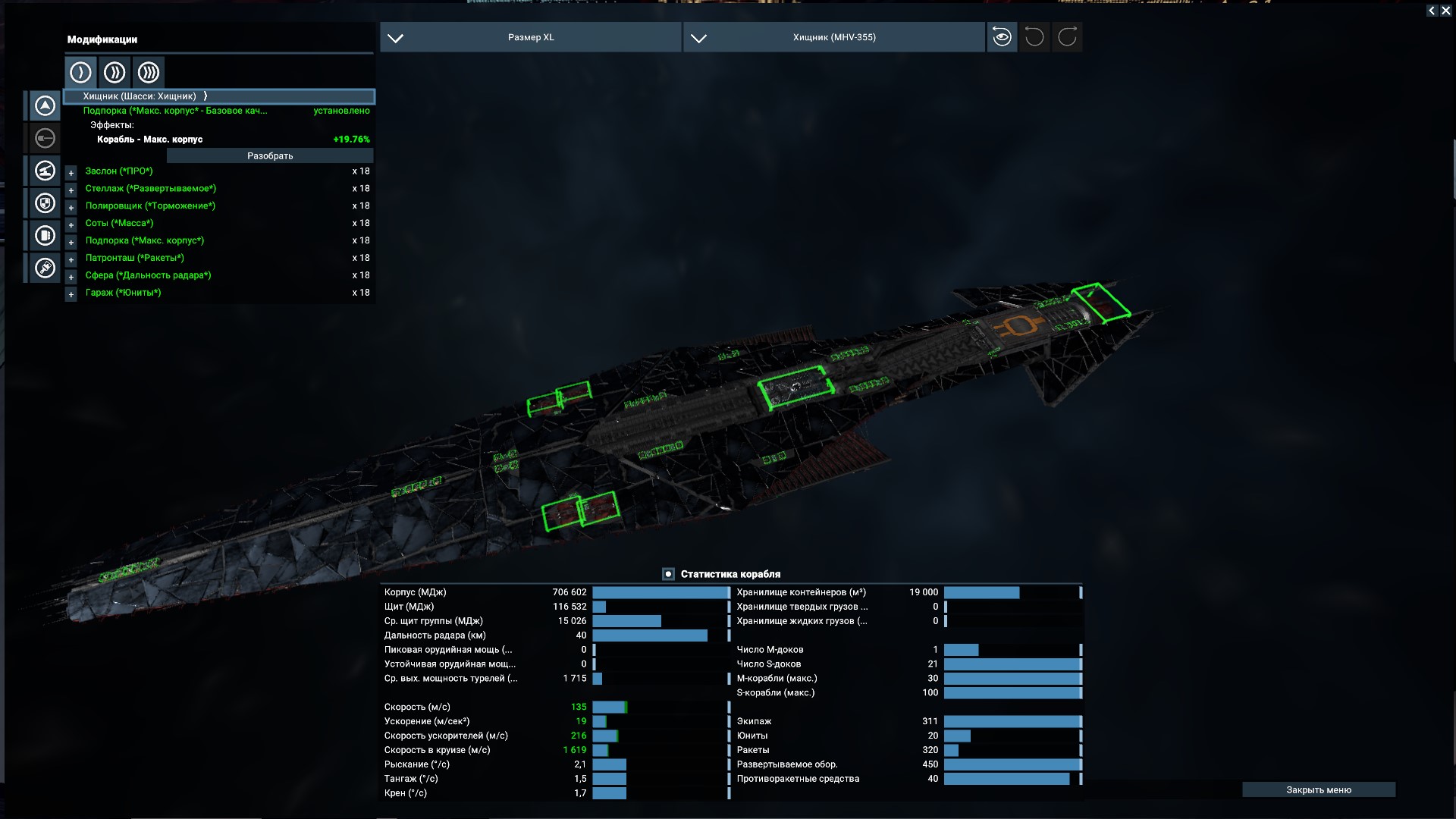Close the window with the X button
Viewport: 1456px width, 819px height.
(x=1445, y=11)
